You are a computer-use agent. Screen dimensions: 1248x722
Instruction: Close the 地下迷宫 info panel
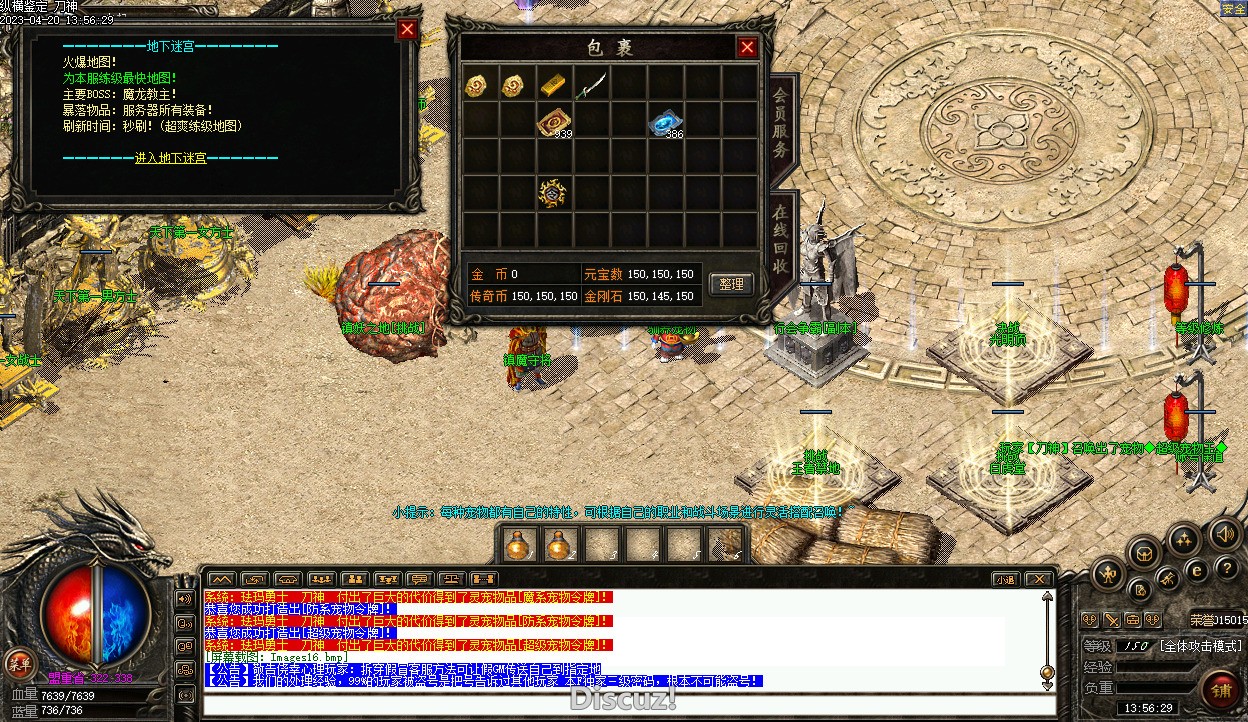click(407, 29)
